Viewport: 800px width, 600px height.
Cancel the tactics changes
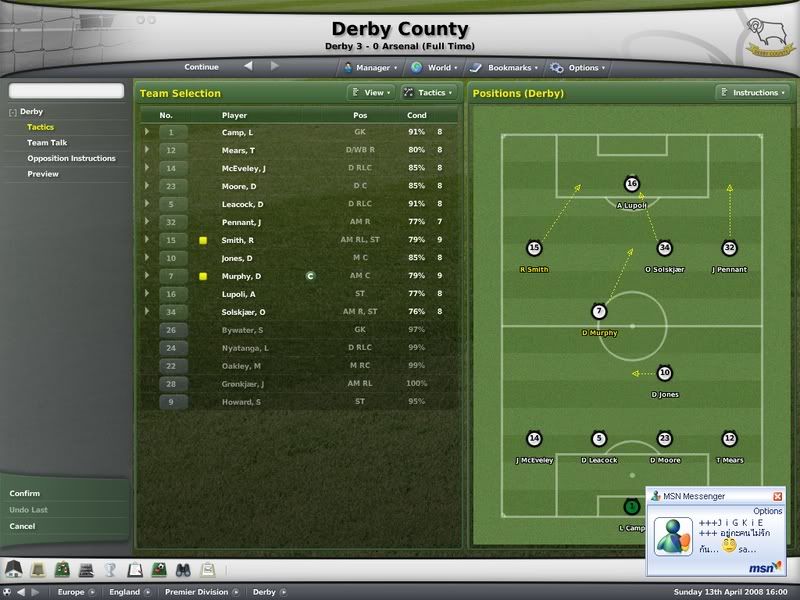point(22,526)
